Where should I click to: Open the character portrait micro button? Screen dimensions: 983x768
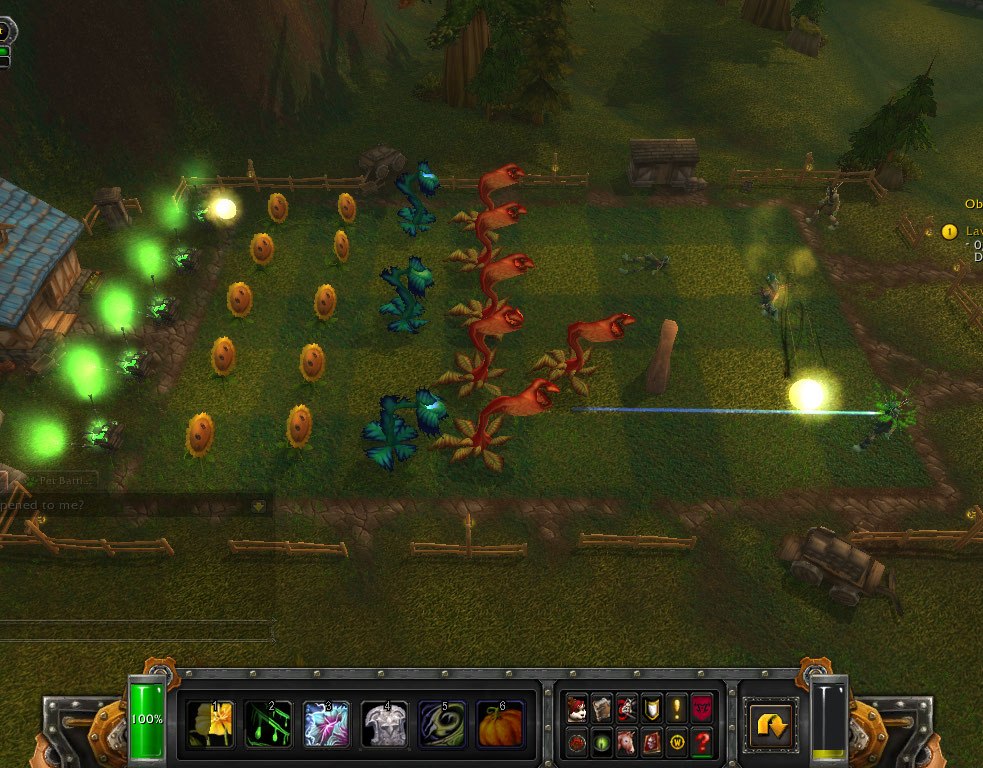coord(577,709)
